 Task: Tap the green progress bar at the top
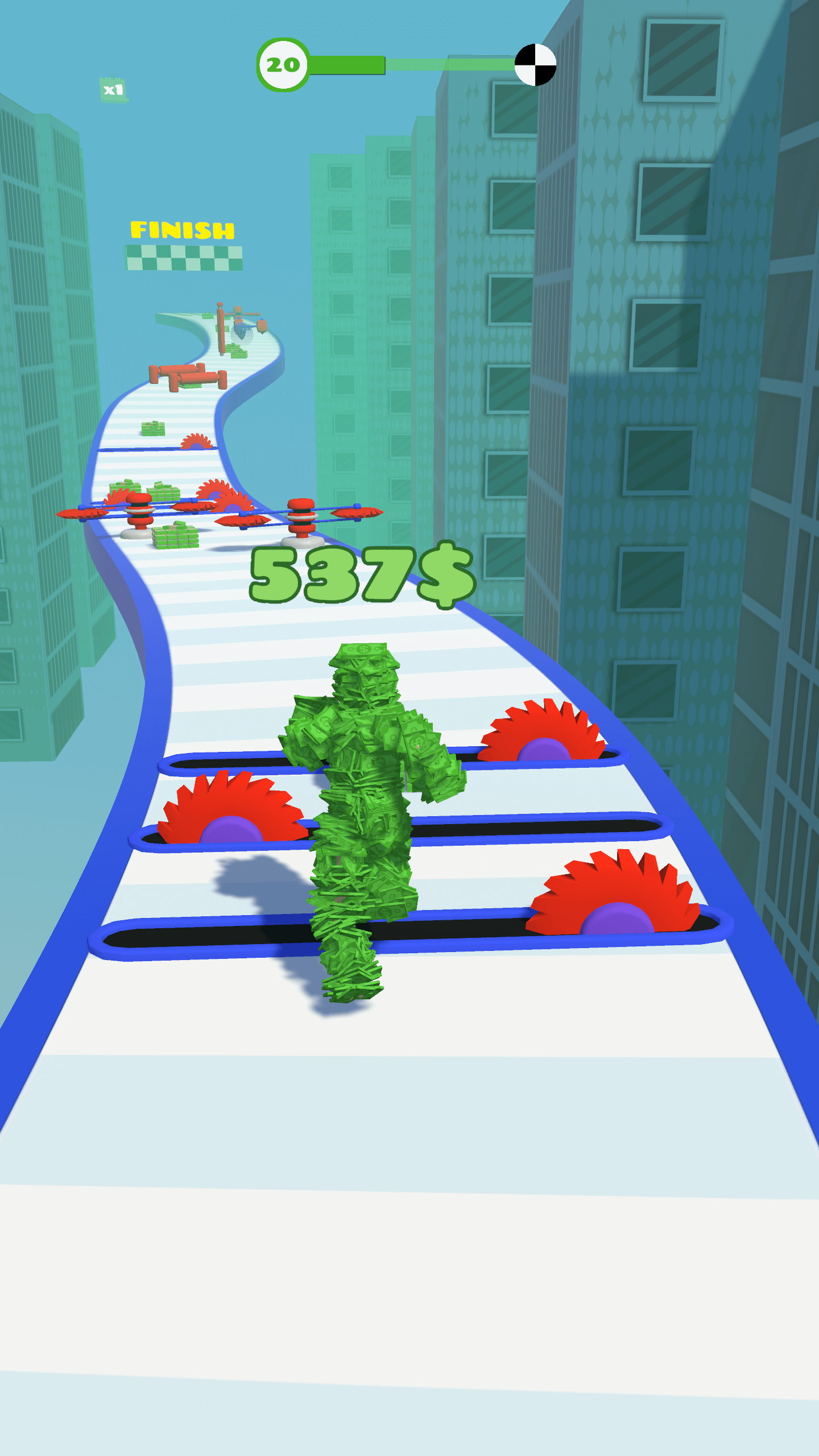click(x=347, y=64)
